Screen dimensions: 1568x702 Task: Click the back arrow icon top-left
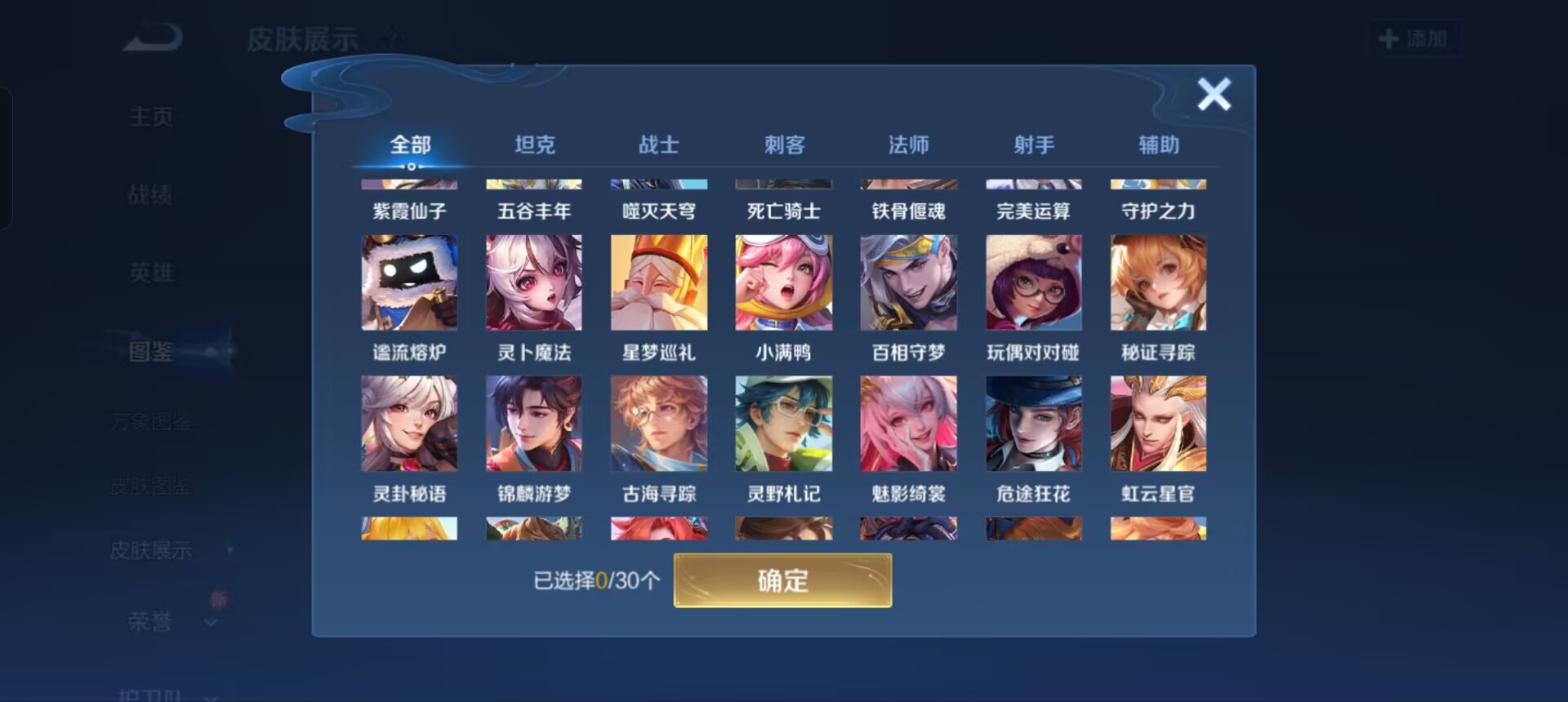click(x=151, y=37)
